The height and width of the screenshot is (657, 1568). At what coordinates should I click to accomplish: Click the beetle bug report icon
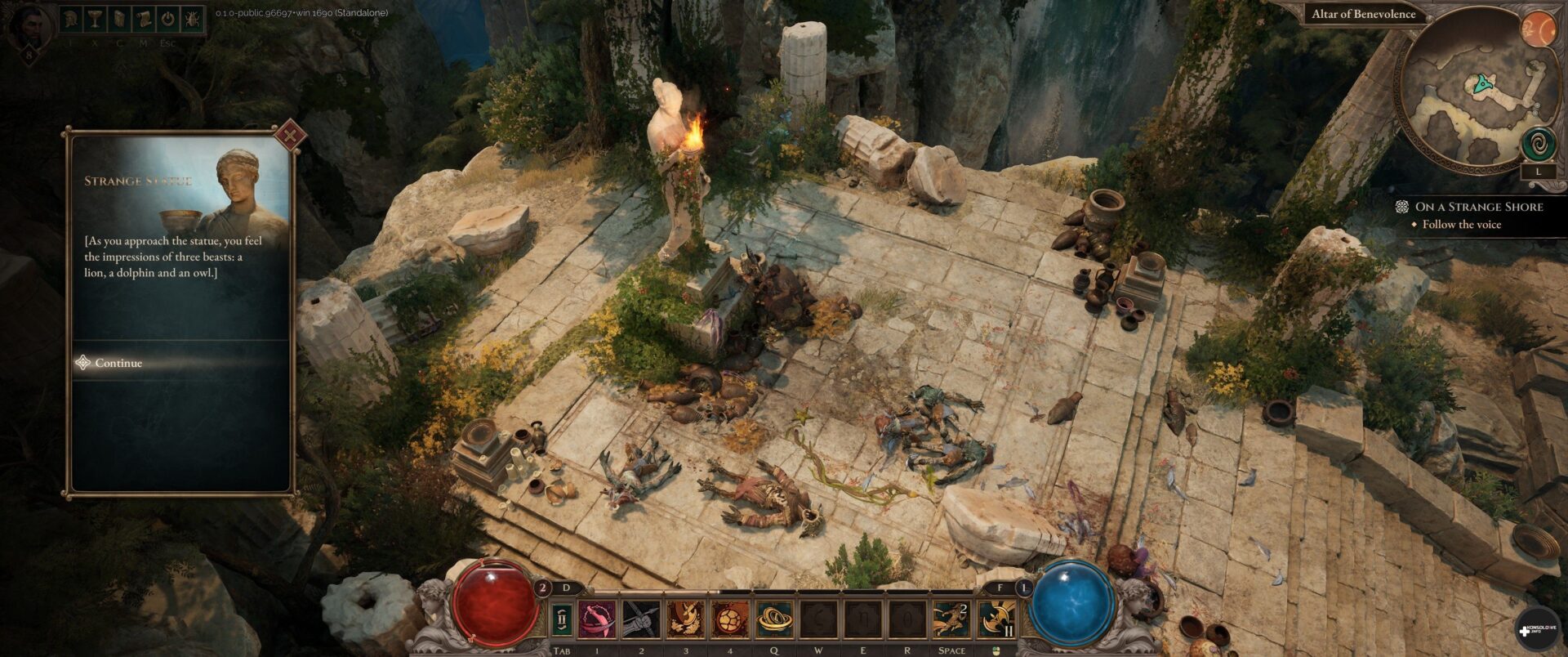[192, 20]
